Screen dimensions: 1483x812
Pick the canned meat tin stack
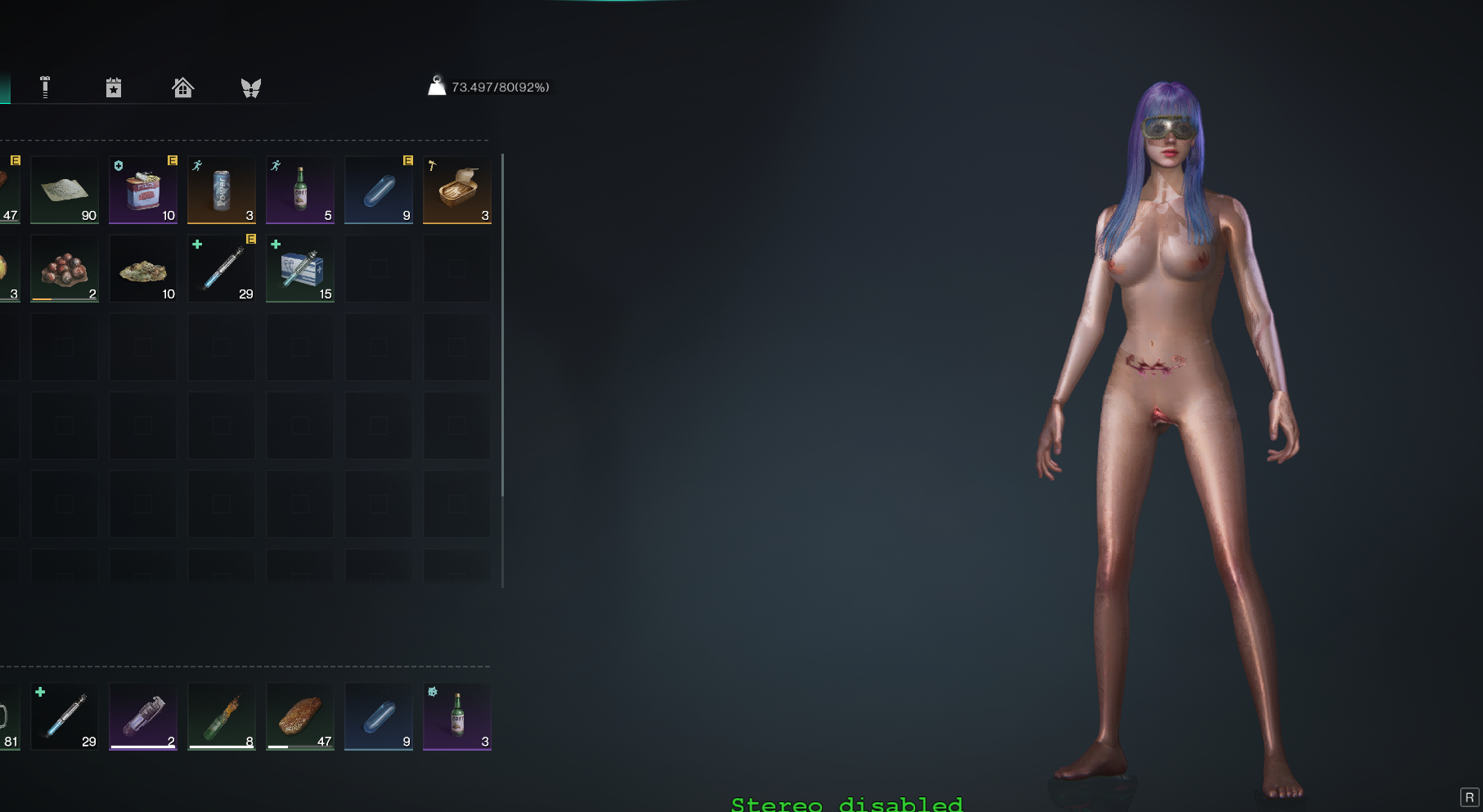pyautogui.click(x=143, y=191)
